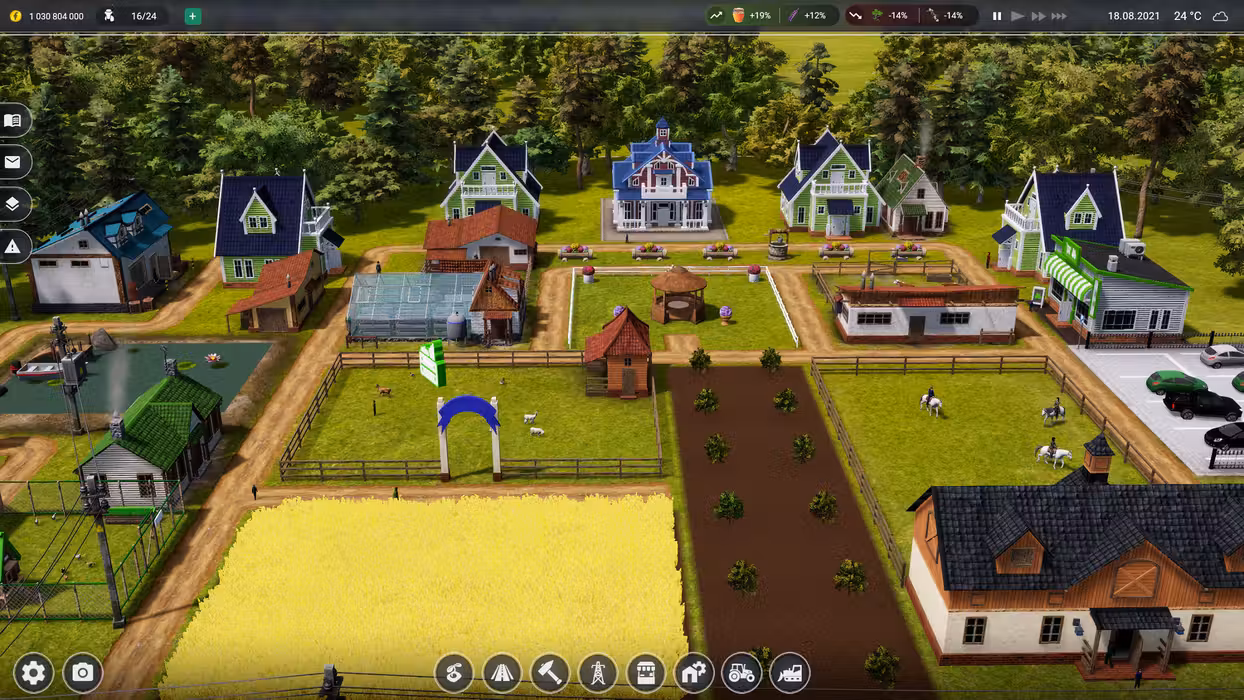Image resolution: width=1244 pixels, height=700 pixels.
Task: Open the house-and-gear building management menu
Action: tap(694, 673)
